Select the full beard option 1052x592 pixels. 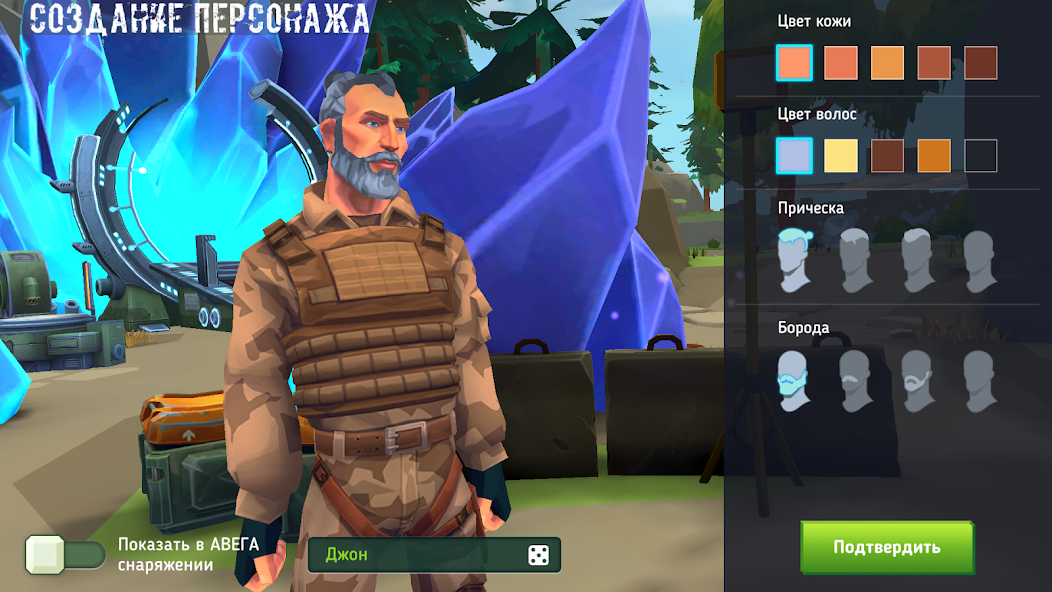794,381
